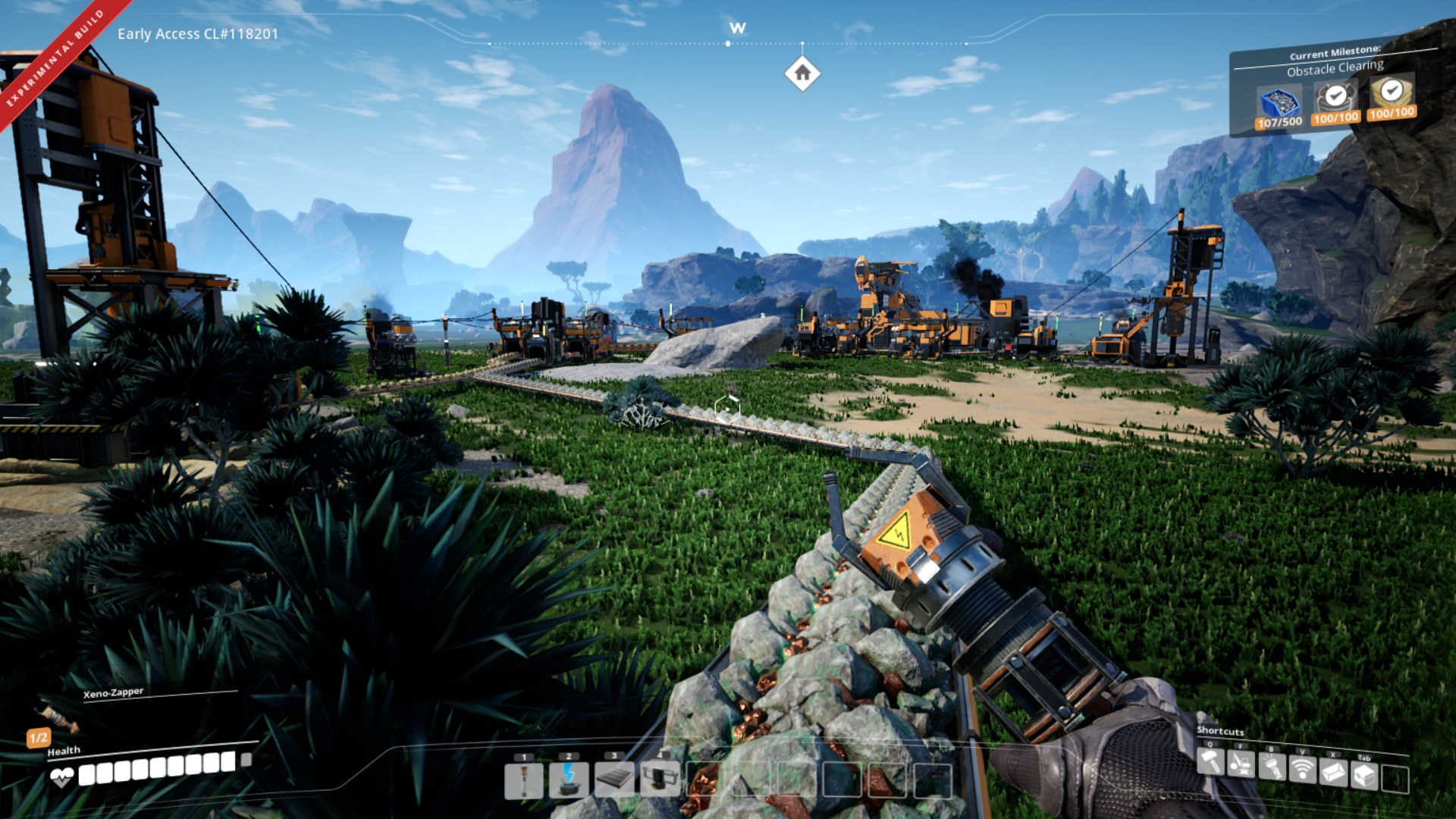1456x819 pixels.
Task: Click the equipped Xeno-Zapper icon
Action: [58, 716]
